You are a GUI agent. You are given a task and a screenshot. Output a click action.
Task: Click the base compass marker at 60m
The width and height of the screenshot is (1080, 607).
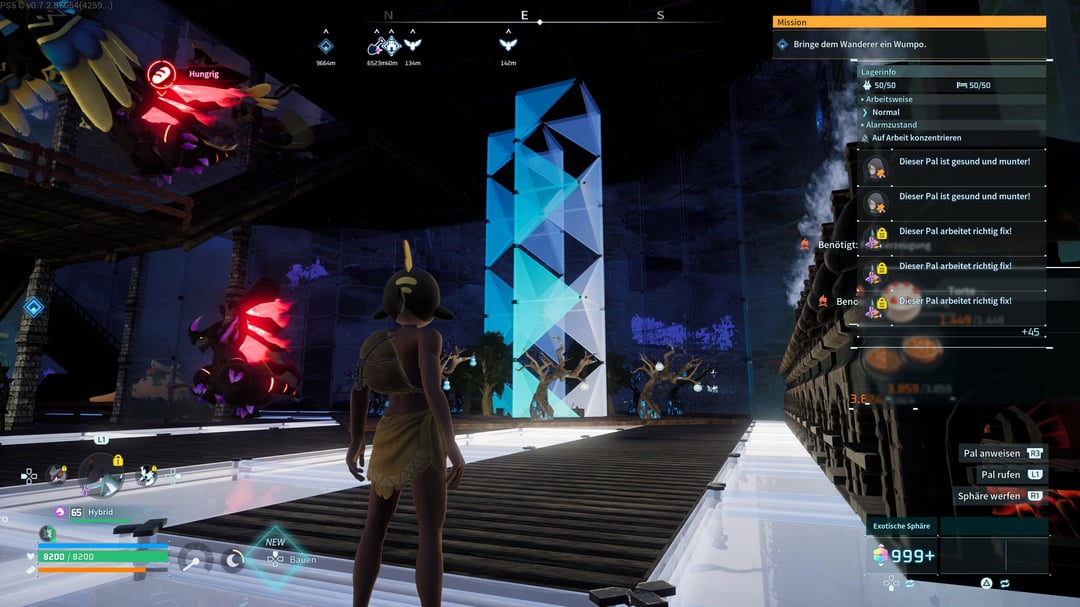tap(392, 46)
